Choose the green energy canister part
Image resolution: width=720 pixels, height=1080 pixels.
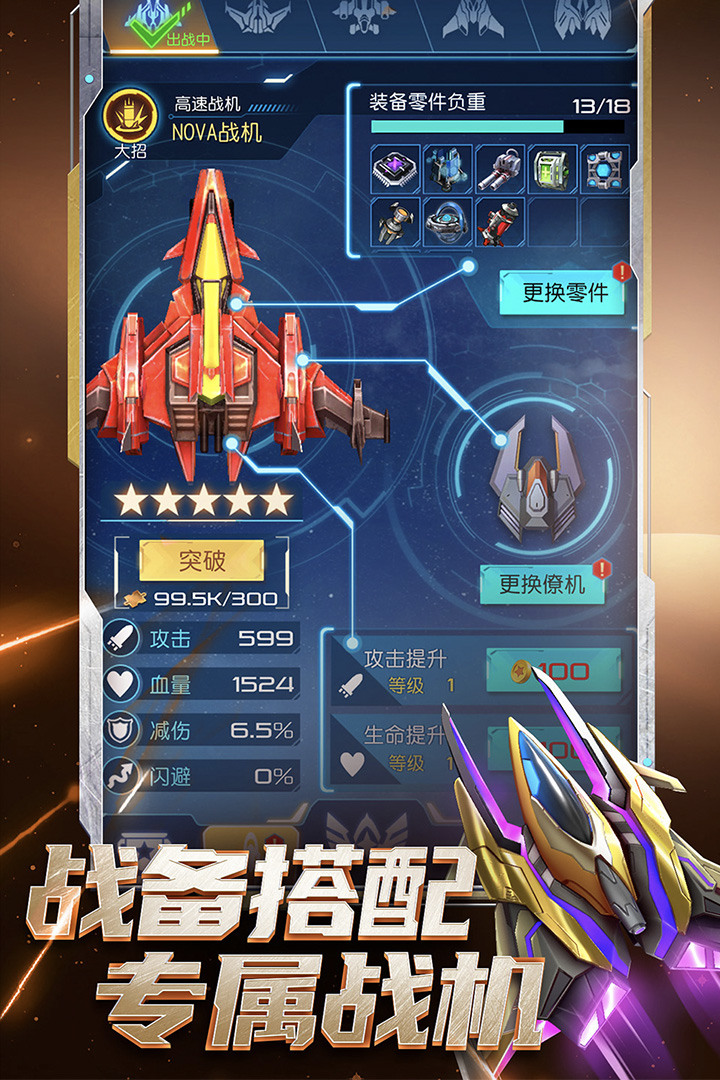(x=552, y=168)
